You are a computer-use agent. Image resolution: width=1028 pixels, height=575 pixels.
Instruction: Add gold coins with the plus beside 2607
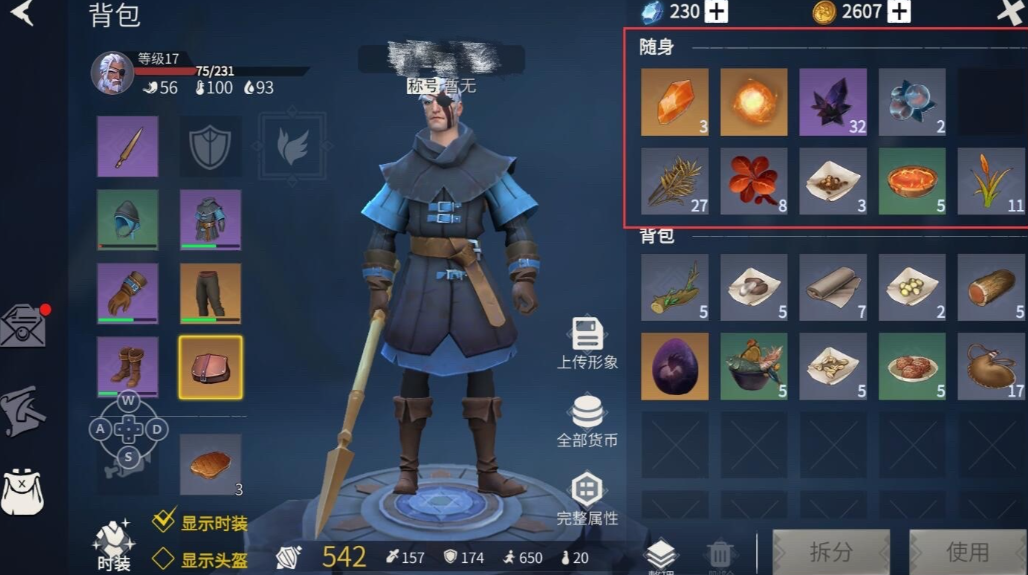coord(899,12)
